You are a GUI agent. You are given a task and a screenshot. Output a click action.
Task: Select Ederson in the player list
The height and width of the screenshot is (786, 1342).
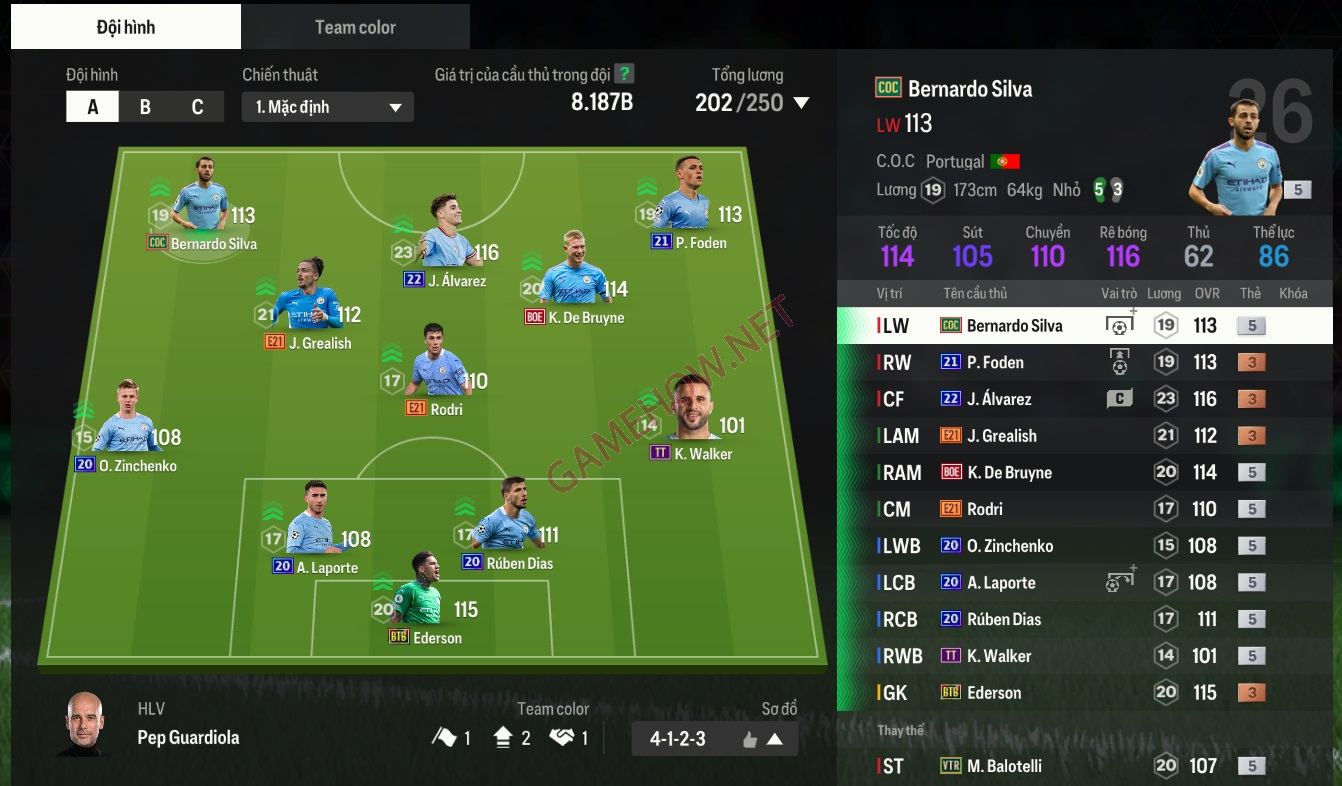click(x=1000, y=692)
